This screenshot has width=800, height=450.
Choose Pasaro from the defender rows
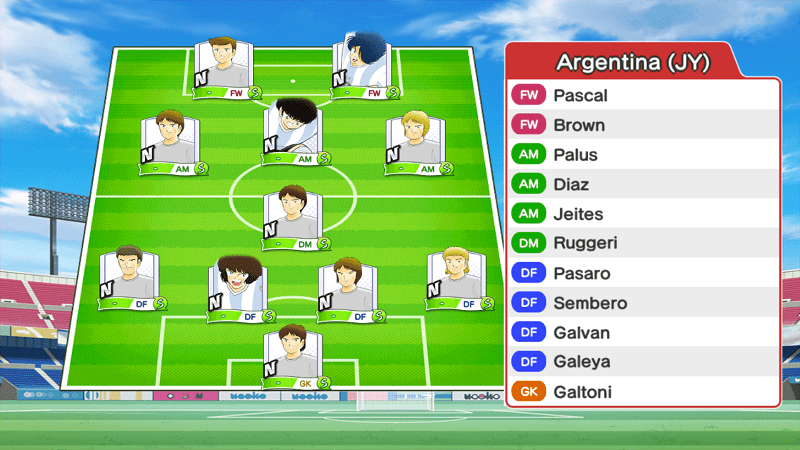click(641, 273)
